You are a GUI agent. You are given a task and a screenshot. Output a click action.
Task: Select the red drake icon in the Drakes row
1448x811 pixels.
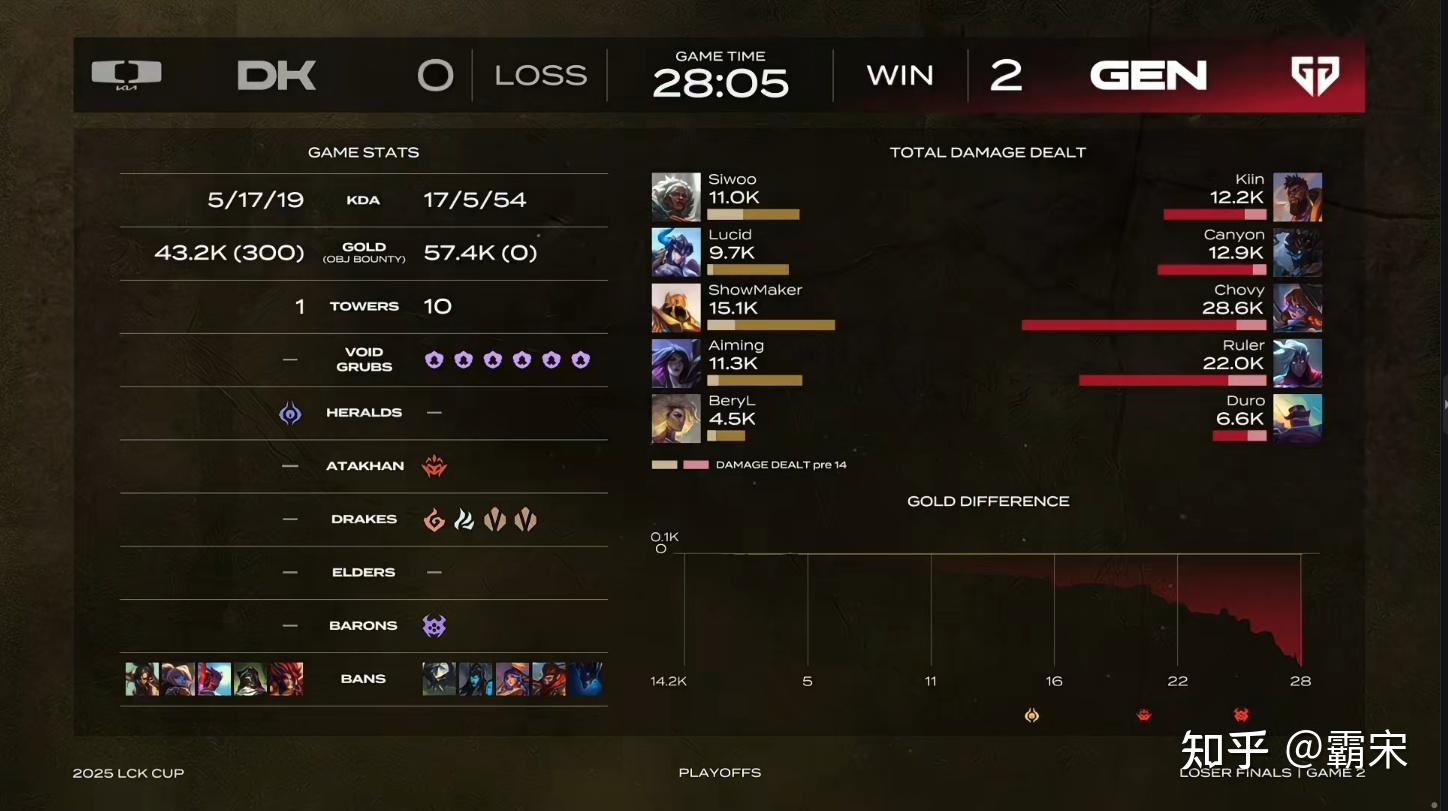pos(434,519)
